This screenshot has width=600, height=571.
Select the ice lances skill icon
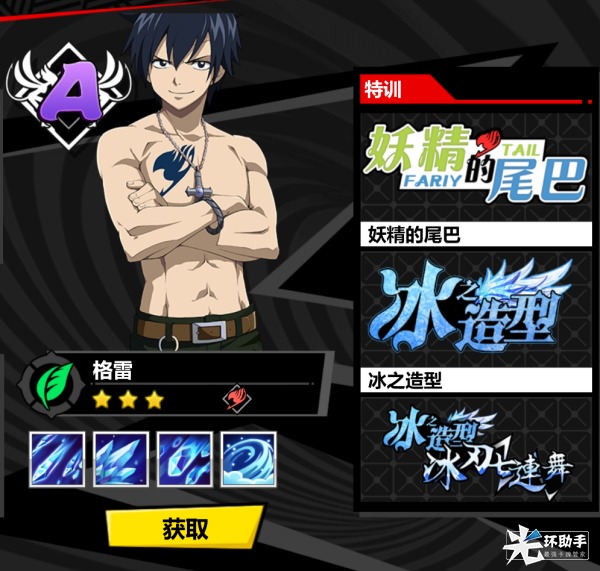tap(58, 459)
